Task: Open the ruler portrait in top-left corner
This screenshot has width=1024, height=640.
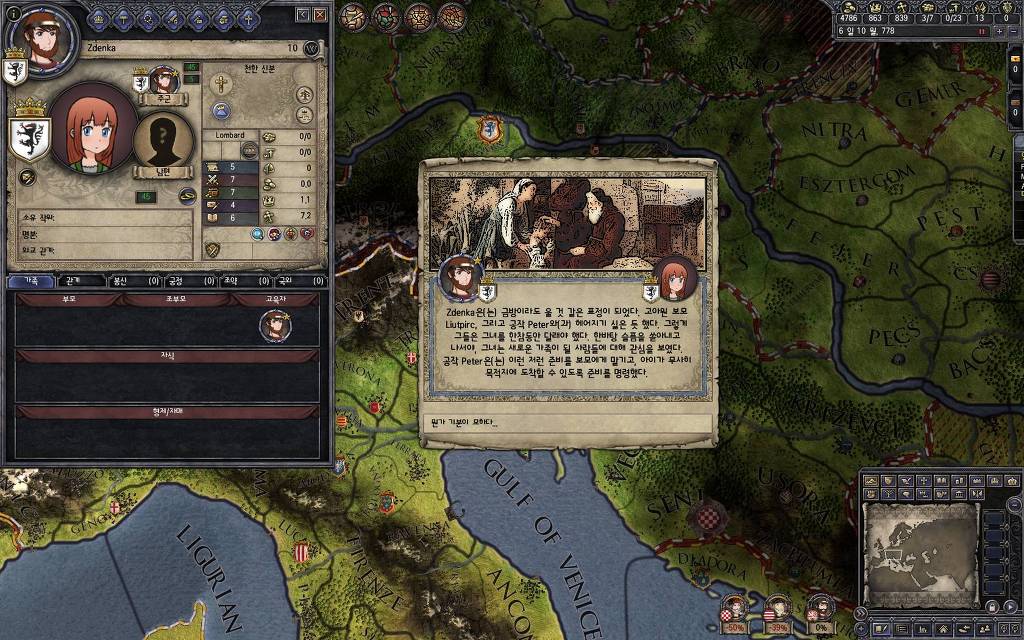Action: pos(44,42)
